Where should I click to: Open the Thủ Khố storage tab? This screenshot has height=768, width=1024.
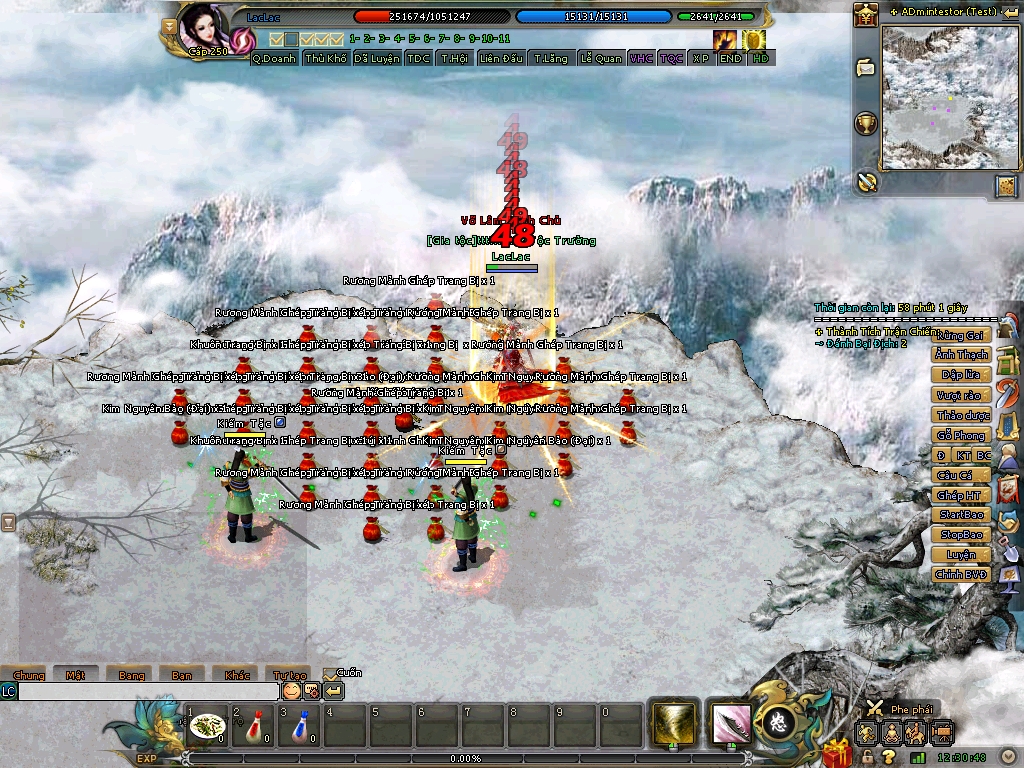(x=326, y=58)
